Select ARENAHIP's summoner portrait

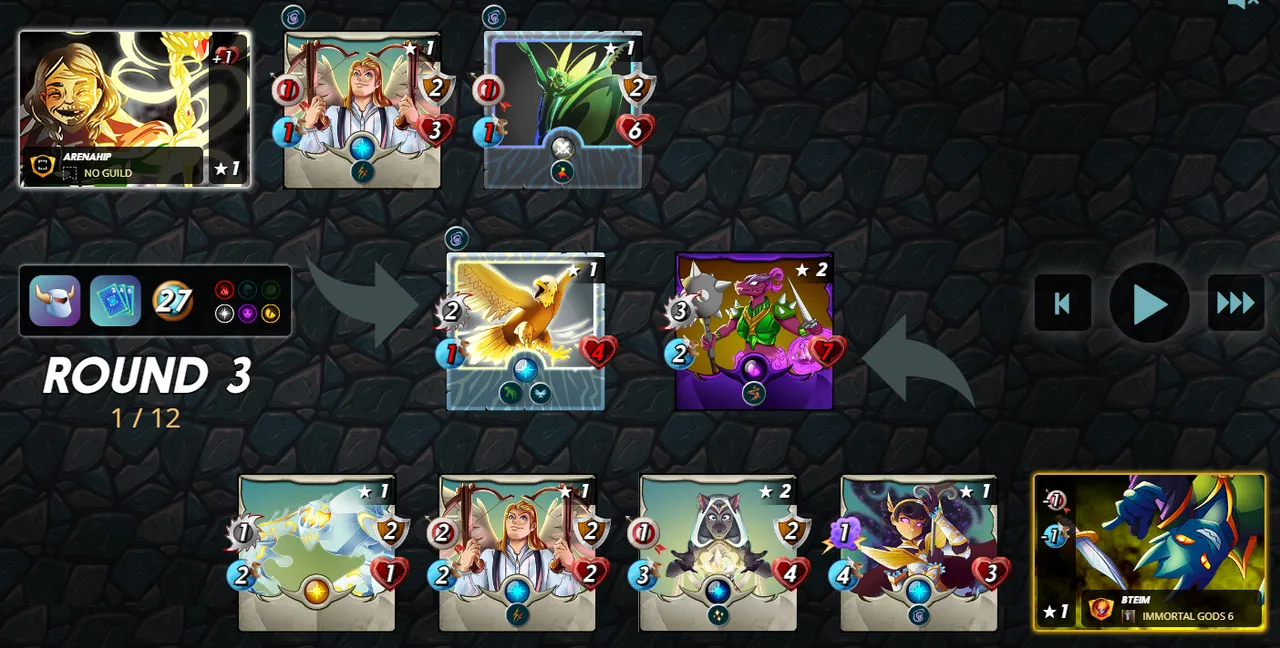[x=134, y=108]
